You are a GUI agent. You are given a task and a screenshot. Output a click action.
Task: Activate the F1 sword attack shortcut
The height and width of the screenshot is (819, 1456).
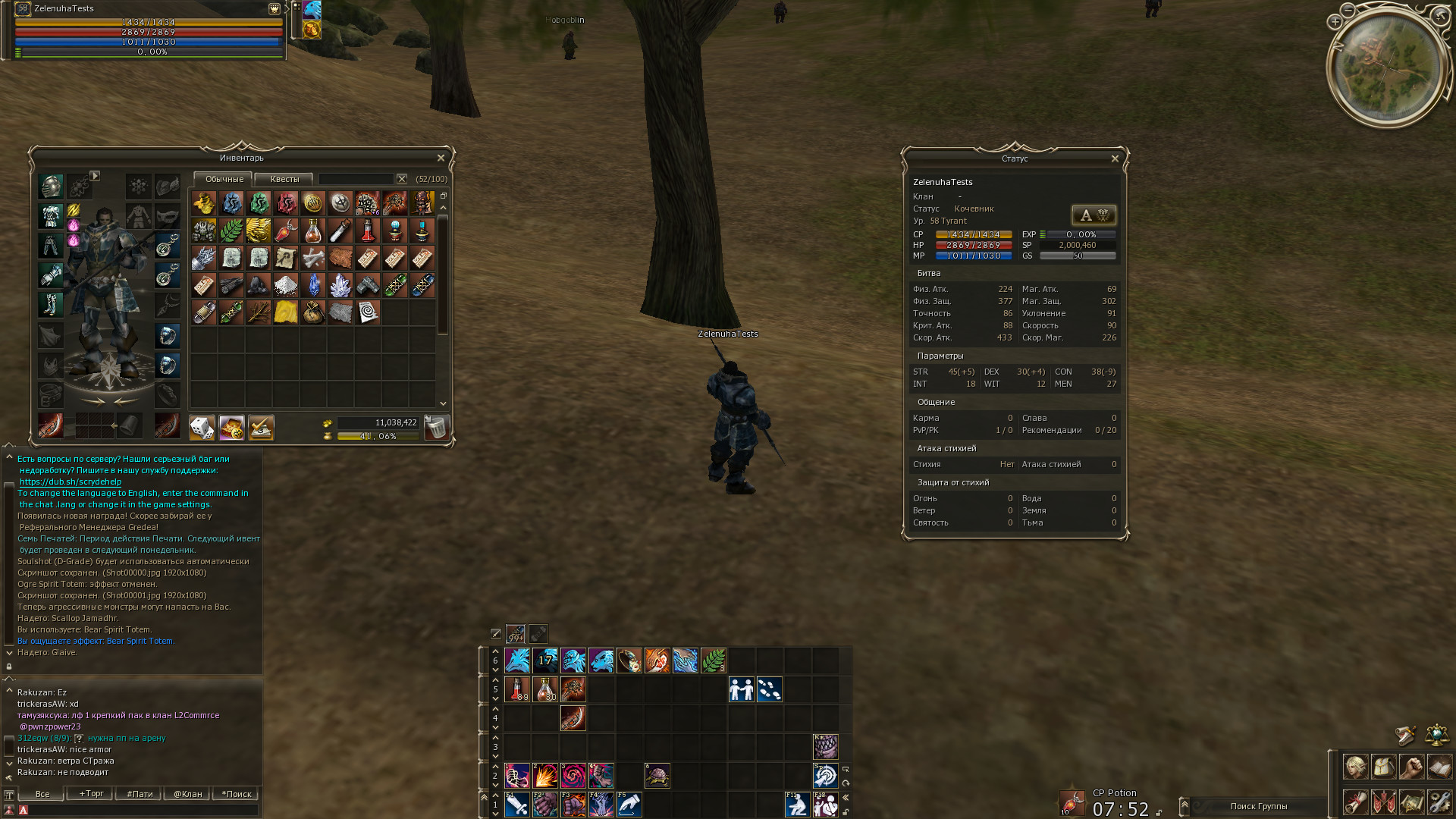[x=517, y=804]
